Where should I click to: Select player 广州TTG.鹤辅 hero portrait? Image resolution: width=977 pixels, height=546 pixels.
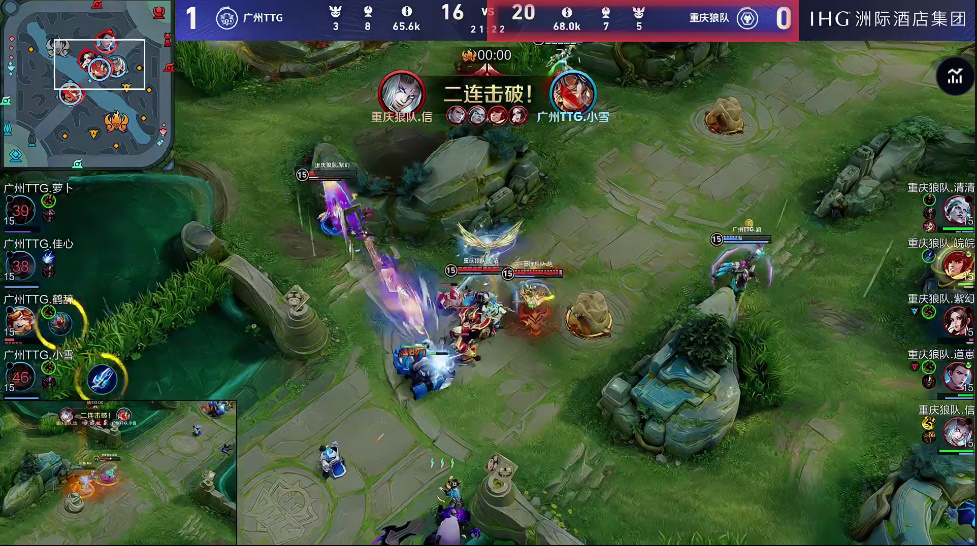(x=21, y=320)
